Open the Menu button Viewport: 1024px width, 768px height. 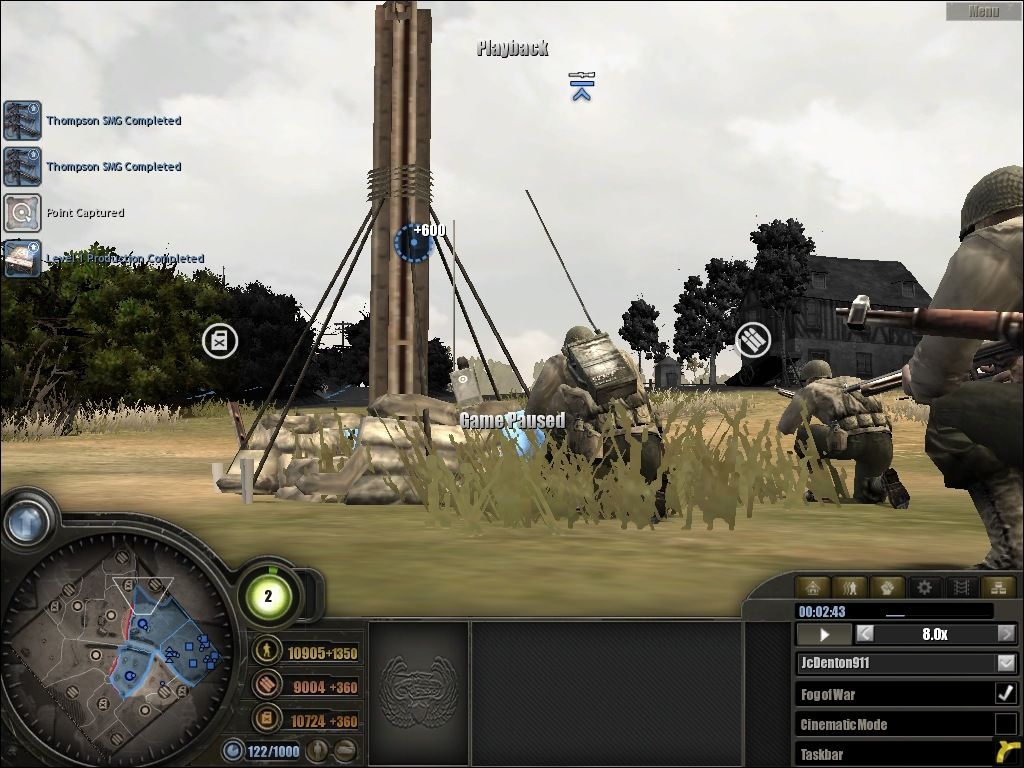(983, 11)
